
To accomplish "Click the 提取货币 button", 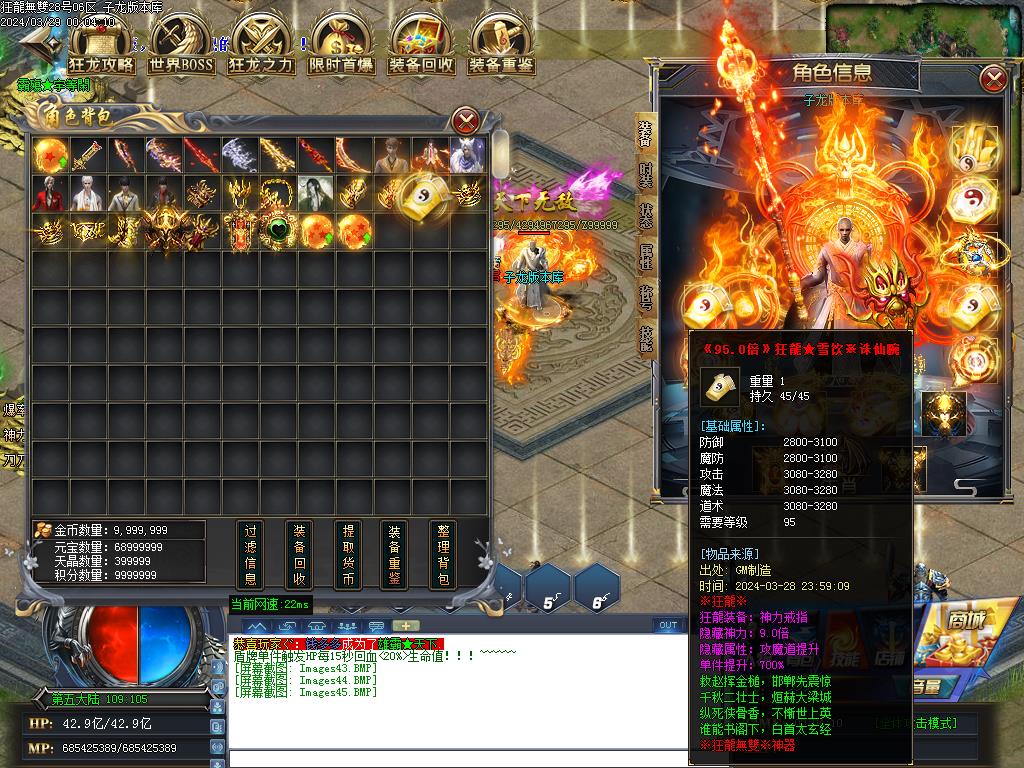I will coord(348,555).
